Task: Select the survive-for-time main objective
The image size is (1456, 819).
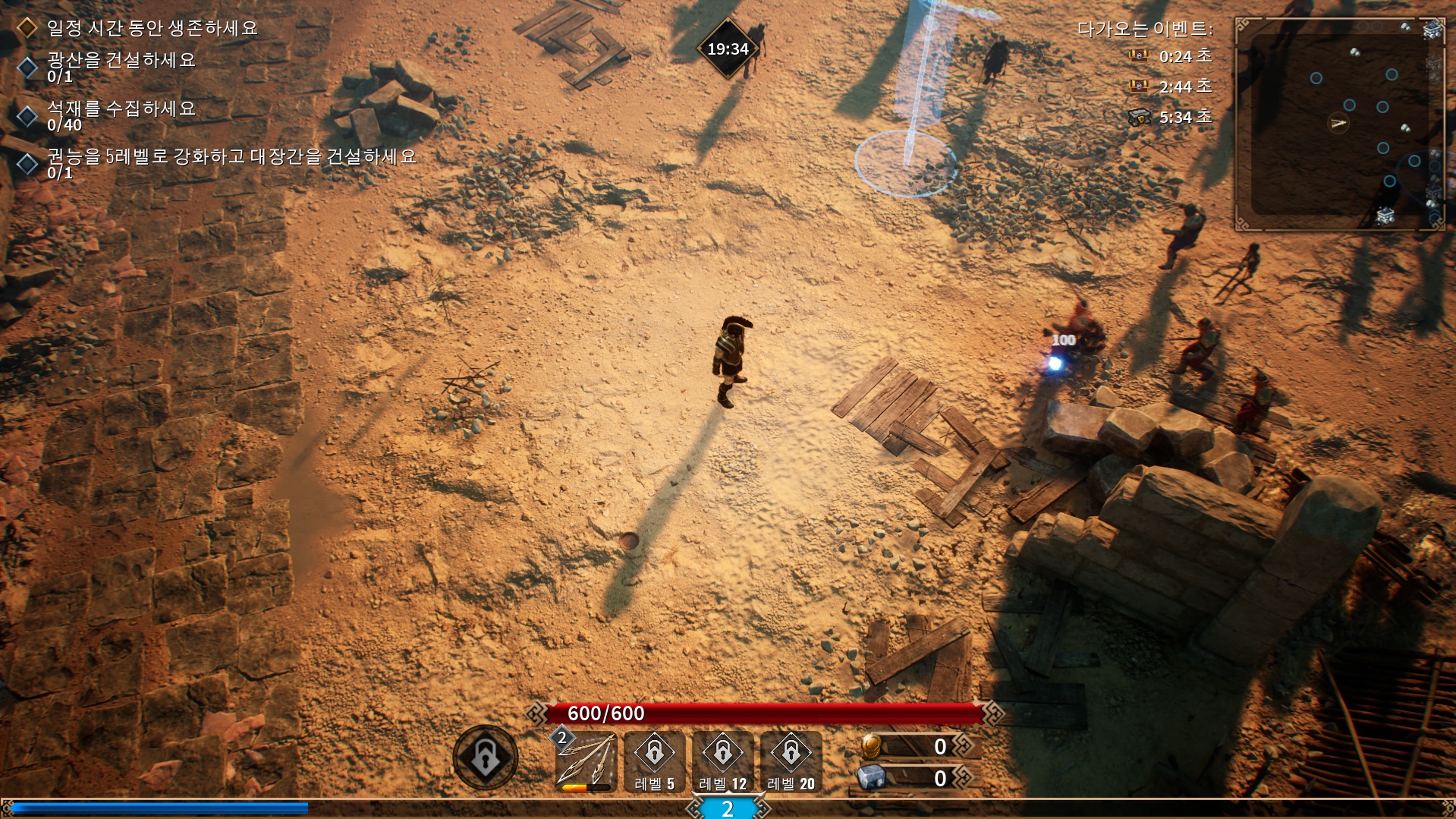Action: 152,28
